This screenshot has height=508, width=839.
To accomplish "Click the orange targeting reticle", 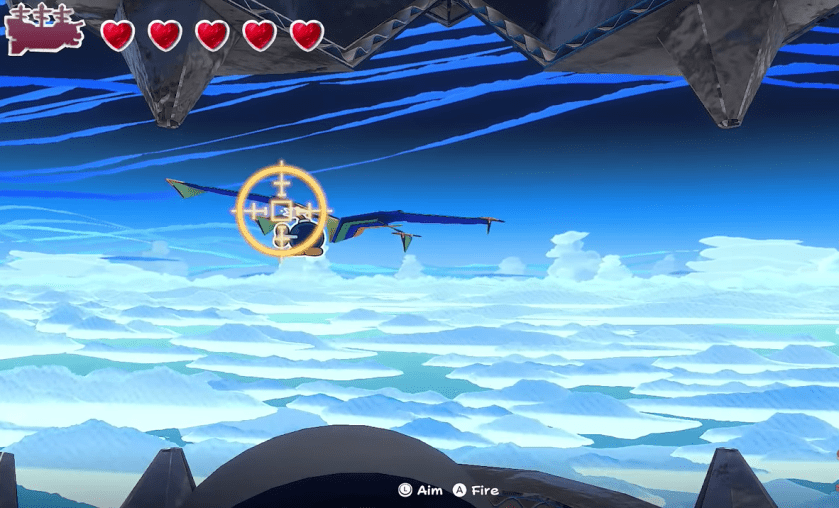I will [282, 211].
